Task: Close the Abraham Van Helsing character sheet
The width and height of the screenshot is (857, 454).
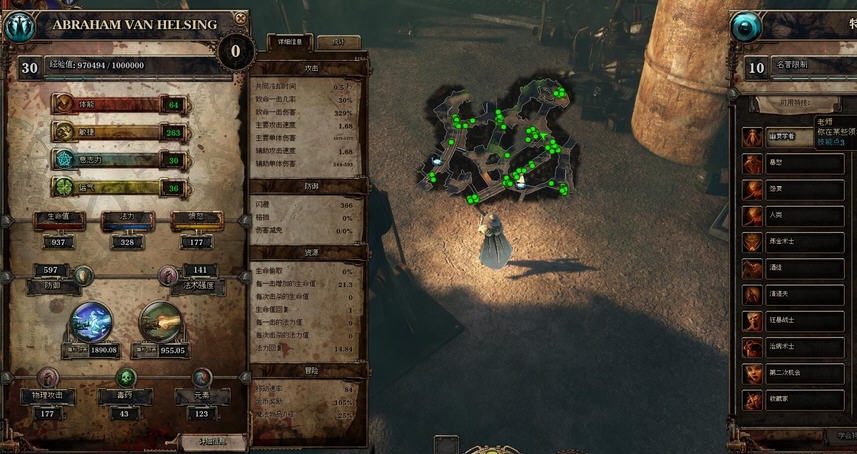Action: (x=241, y=18)
